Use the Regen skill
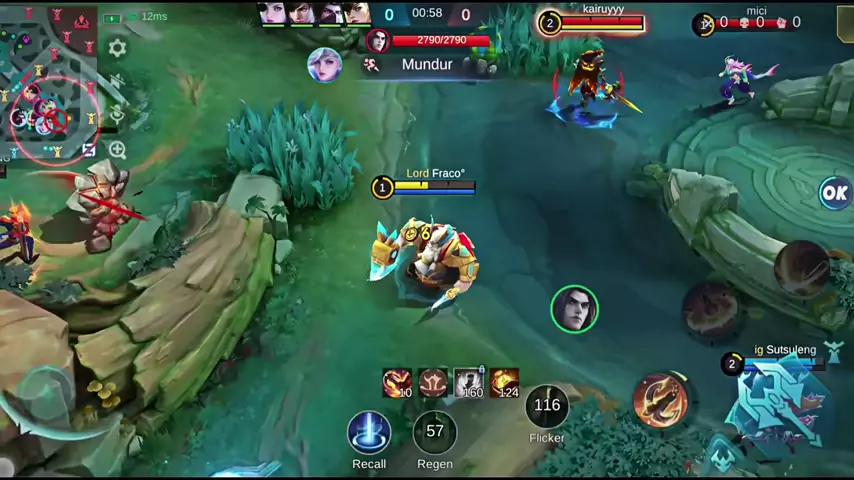 pyautogui.click(x=434, y=433)
